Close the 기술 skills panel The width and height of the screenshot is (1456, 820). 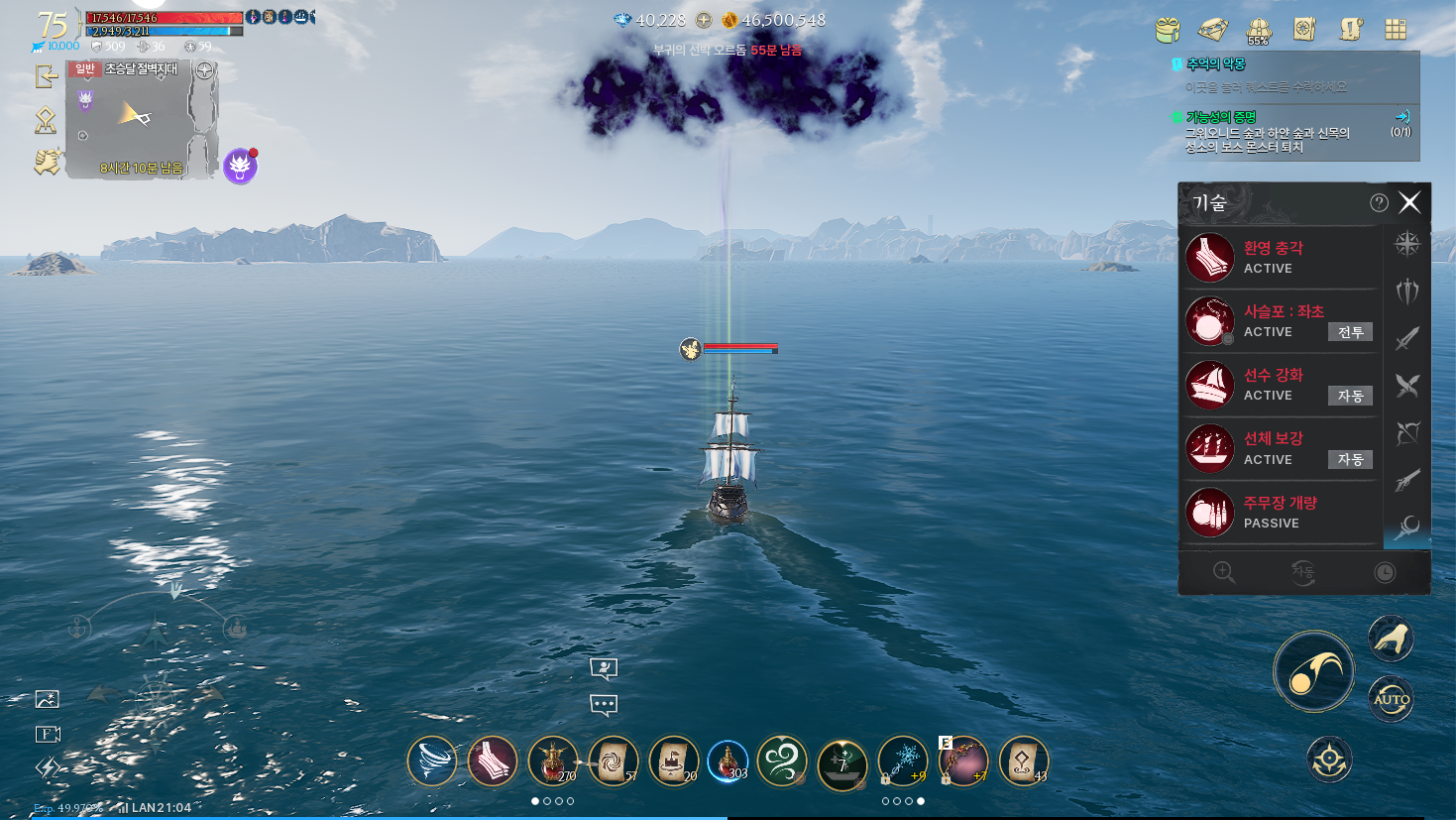pyautogui.click(x=1409, y=203)
